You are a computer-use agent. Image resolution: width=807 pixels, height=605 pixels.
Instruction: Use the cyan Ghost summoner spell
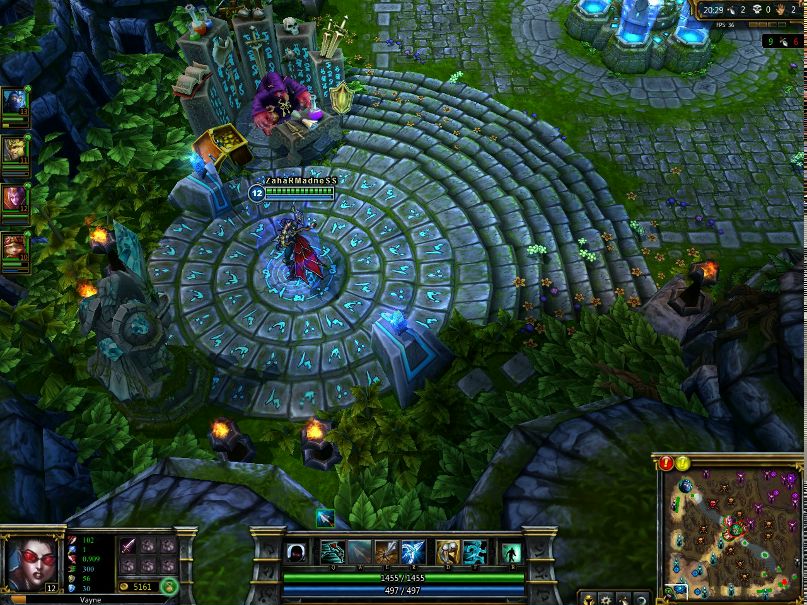coord(475,552)
